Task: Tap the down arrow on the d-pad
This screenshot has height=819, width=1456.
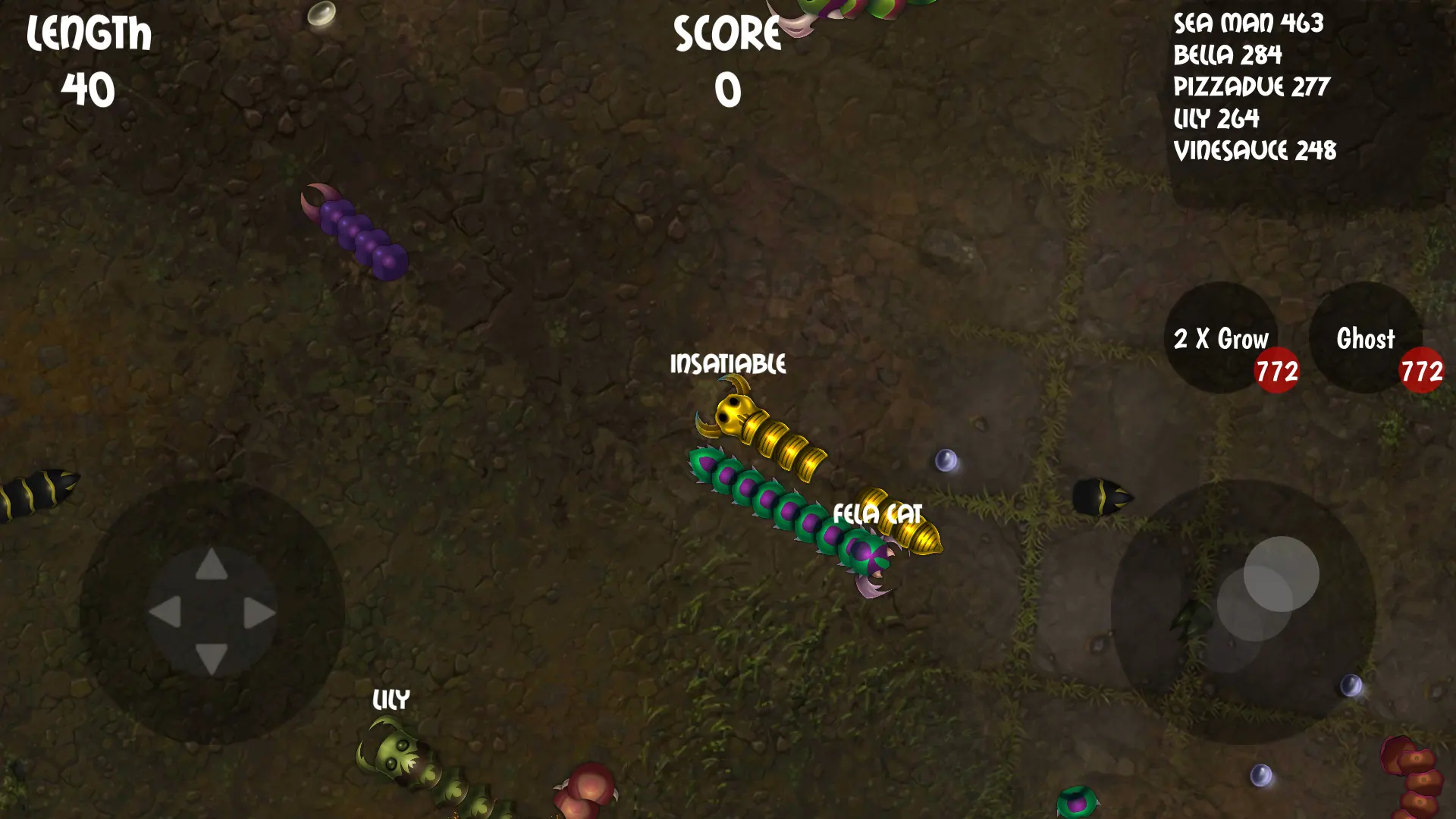Action: 212,657
